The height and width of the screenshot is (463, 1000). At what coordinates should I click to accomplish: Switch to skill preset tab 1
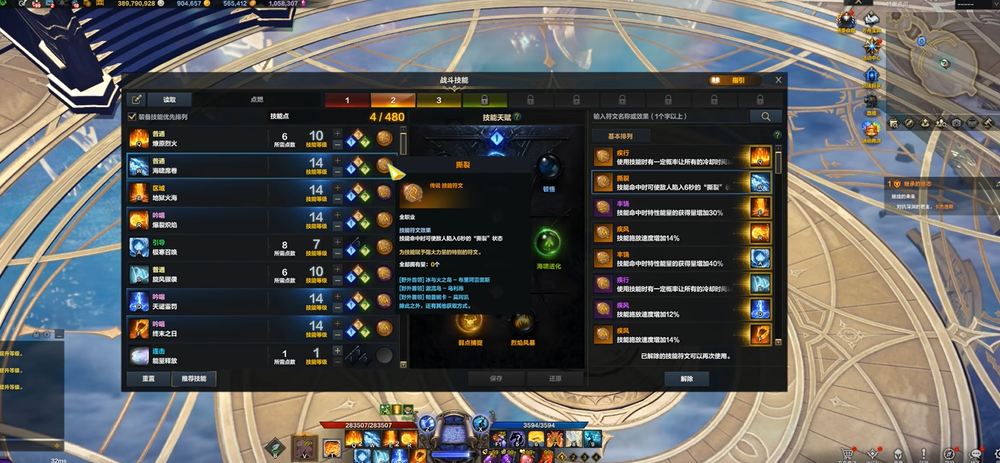coord(347,100)
